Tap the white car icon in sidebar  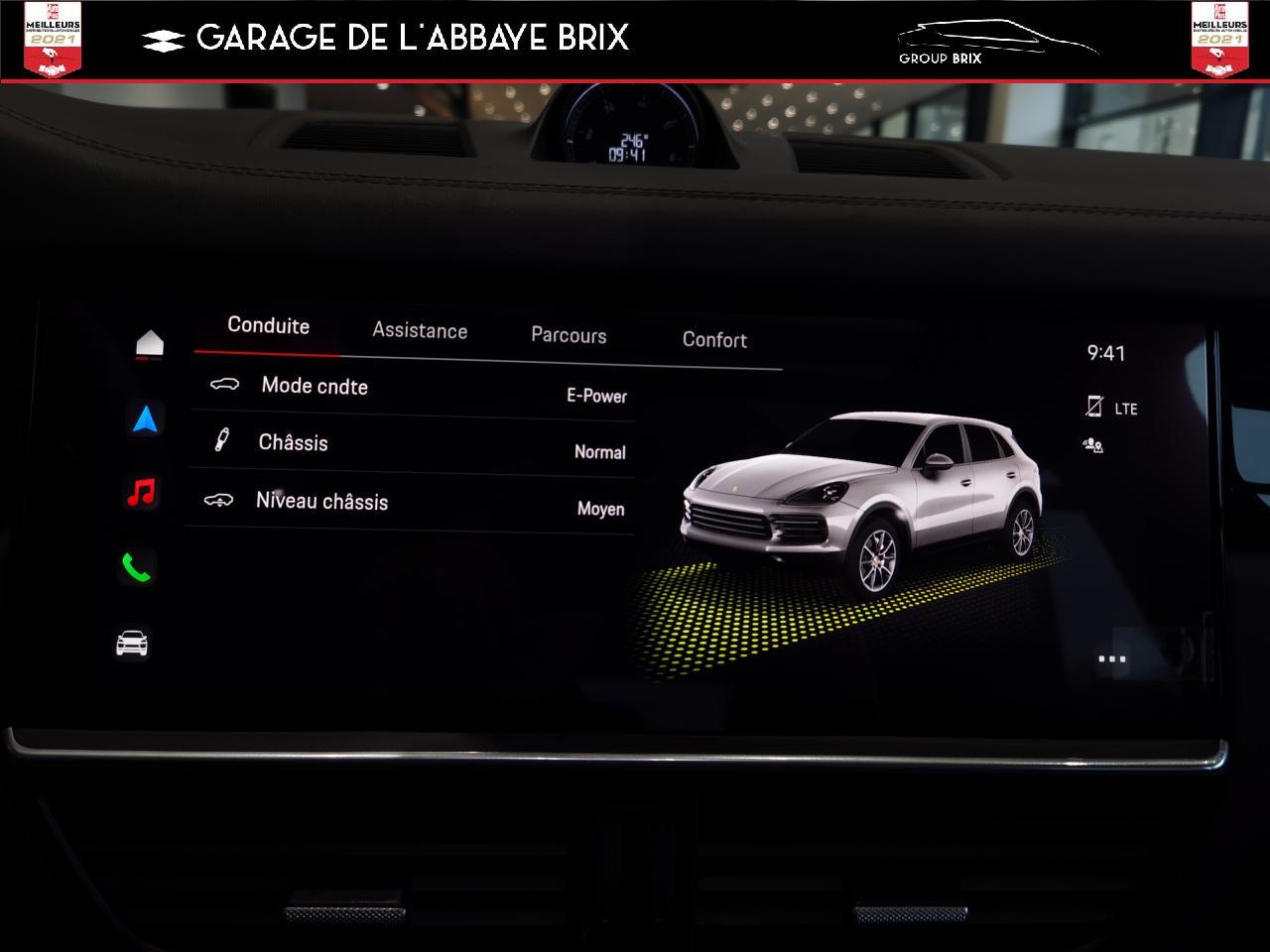click(x=132, y=644)
